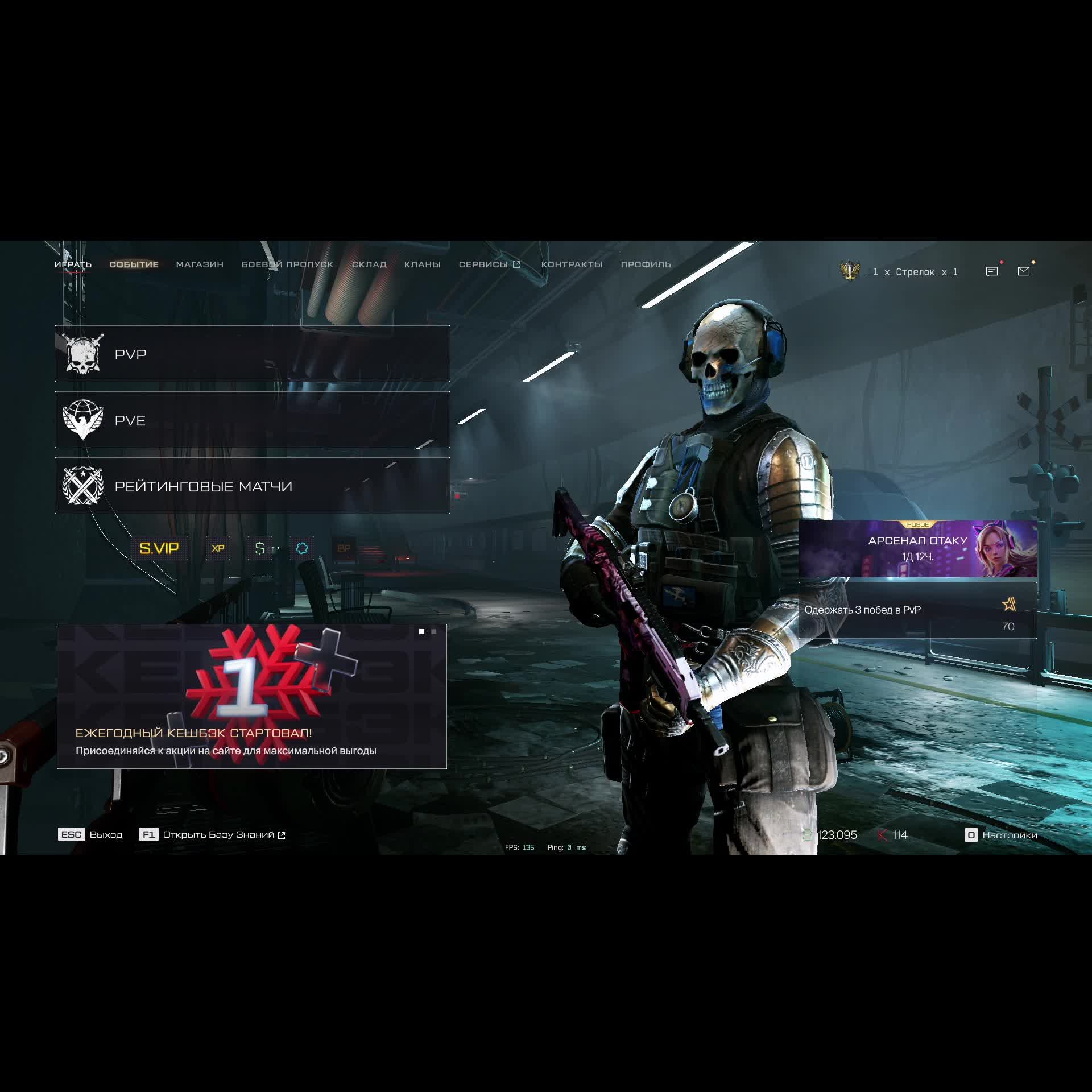Open the АРСЕНАЛ ОТАКУ offer banner
The image size is (1092, 1092).
(917, 549)
